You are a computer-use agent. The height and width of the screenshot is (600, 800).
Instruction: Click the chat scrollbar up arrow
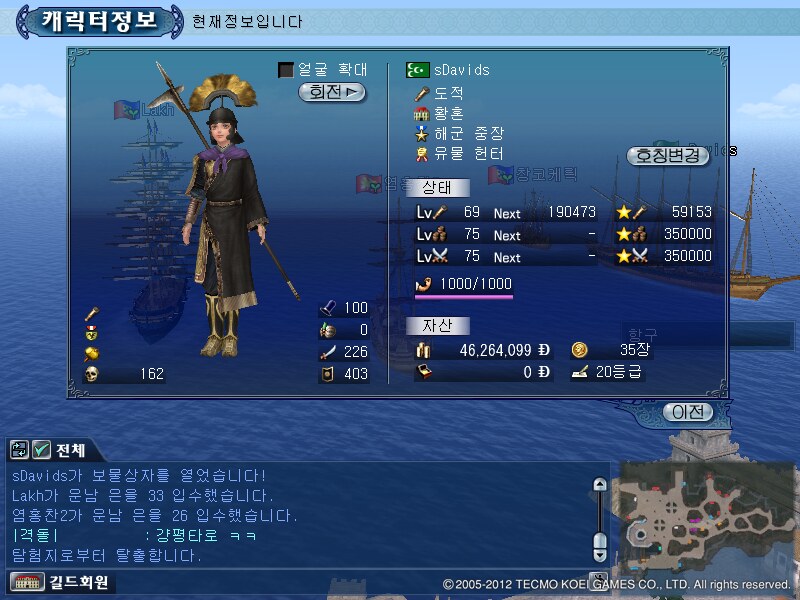point(600,485)
